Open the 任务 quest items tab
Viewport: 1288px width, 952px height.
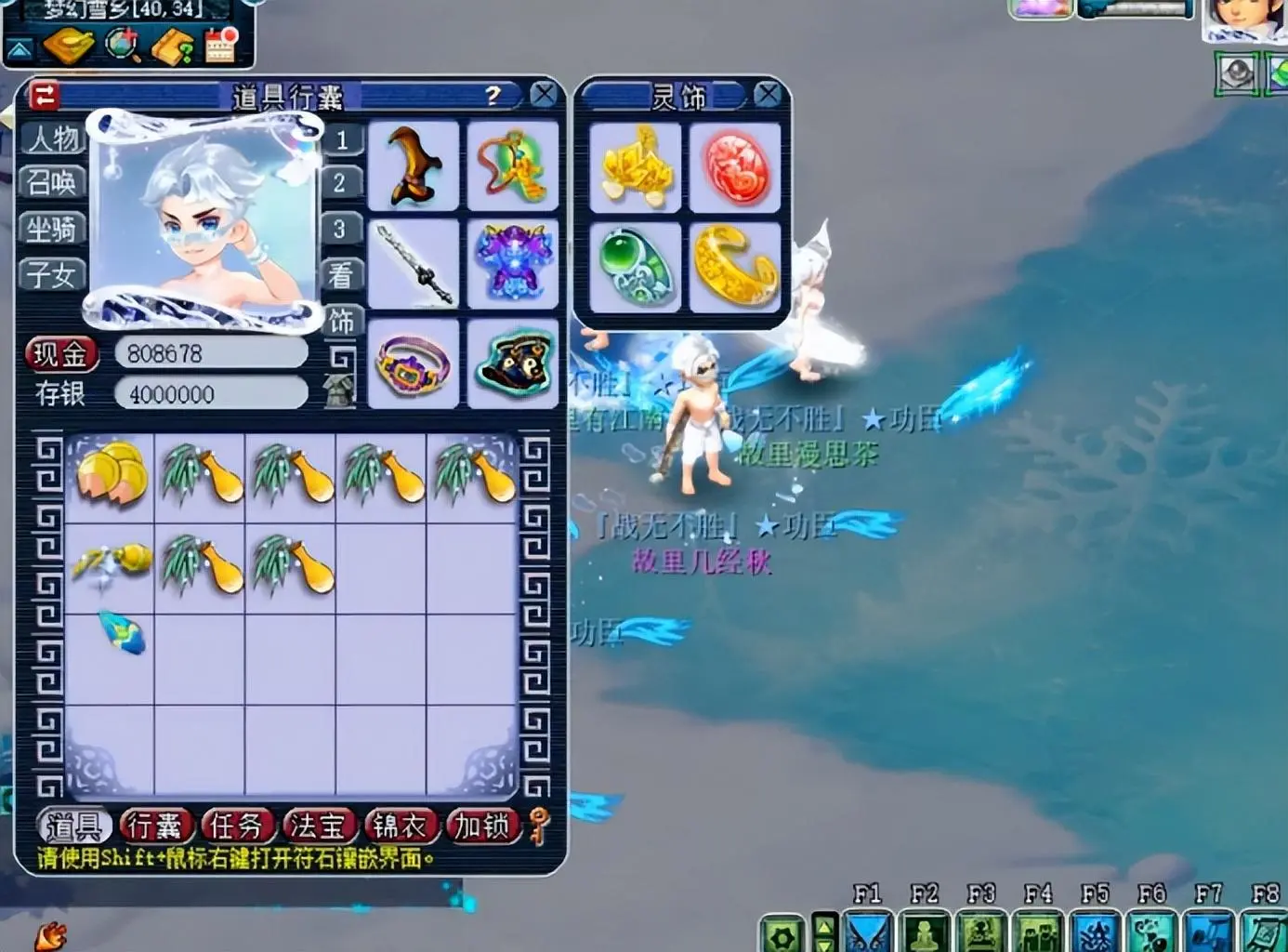(236, 826)
